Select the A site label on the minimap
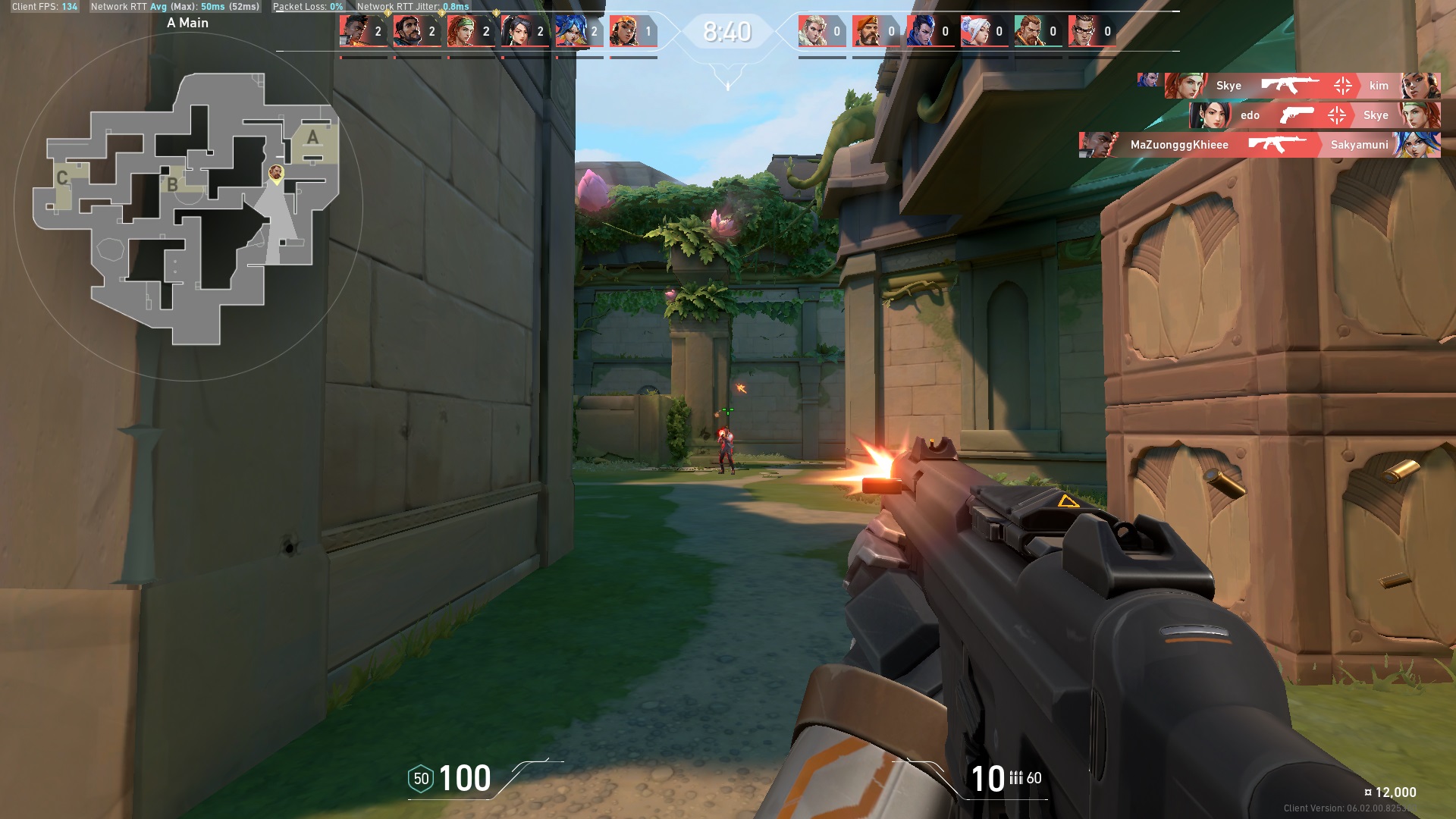 coord(312,138)
